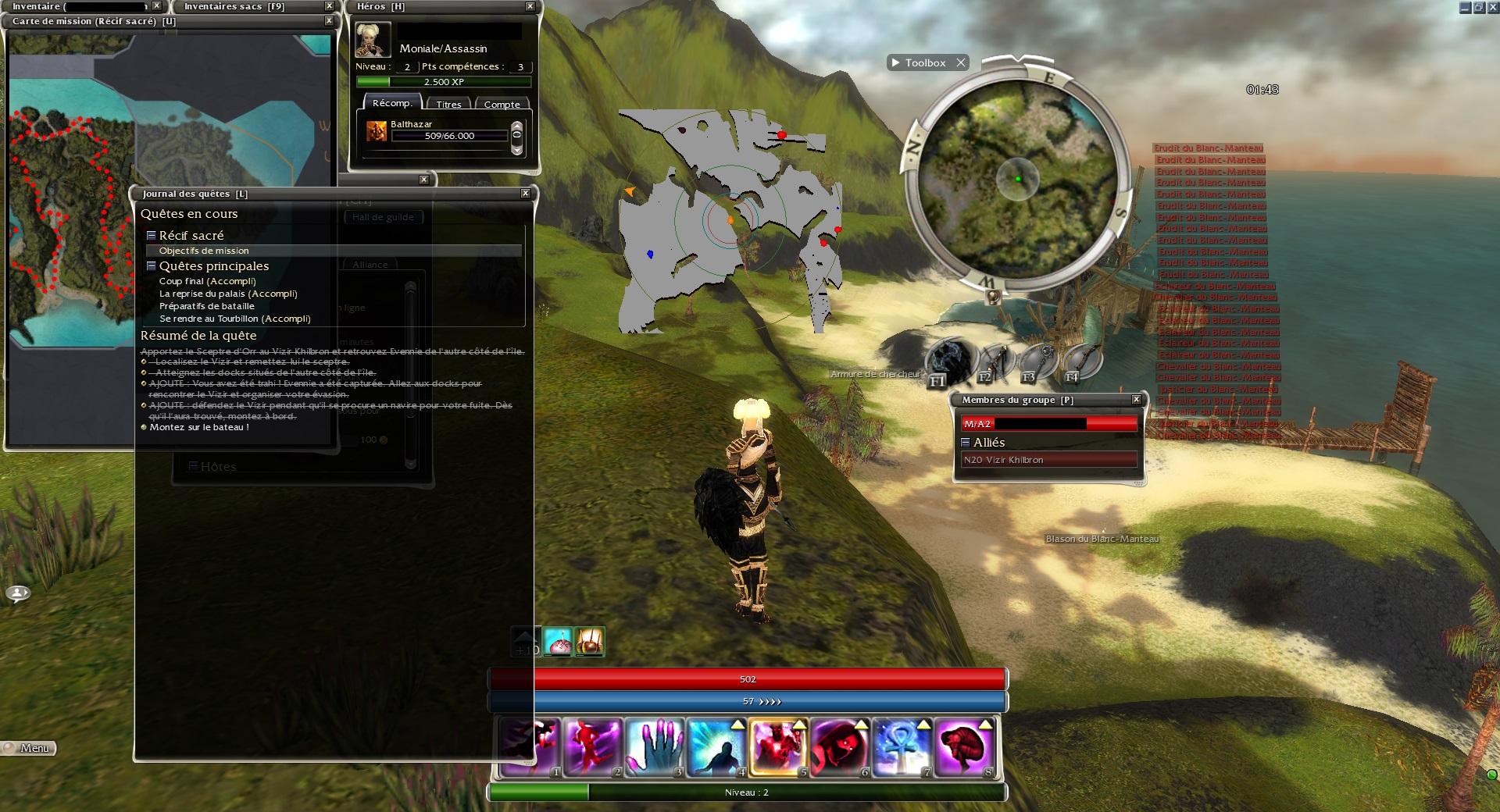Viewport: 1500px width, 812px height.
Task: Close the Toolbox overlay
Action: (961, 62)
